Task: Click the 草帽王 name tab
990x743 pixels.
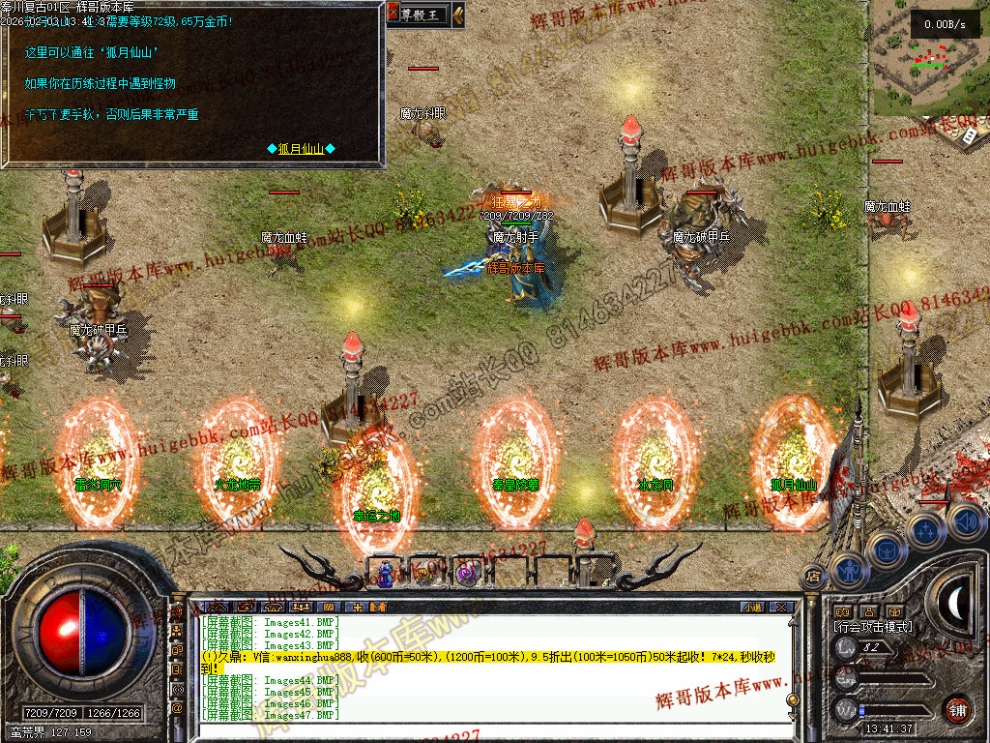Action: coord(418,14)
